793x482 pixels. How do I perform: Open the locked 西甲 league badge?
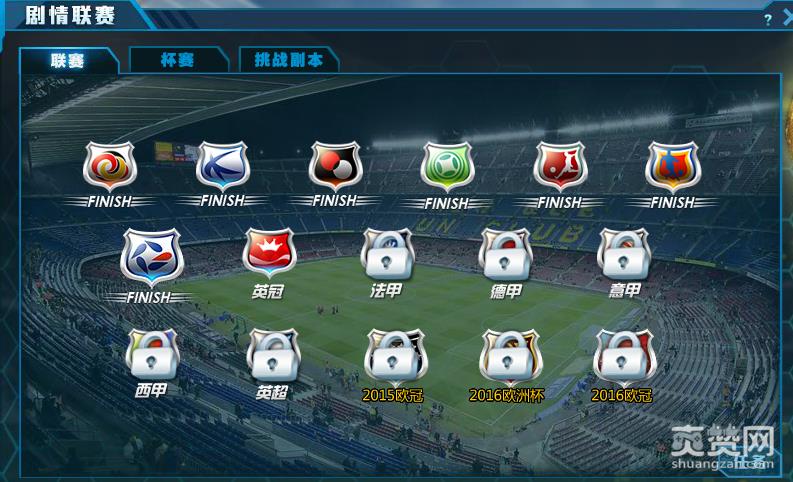[x=151, y=354]
